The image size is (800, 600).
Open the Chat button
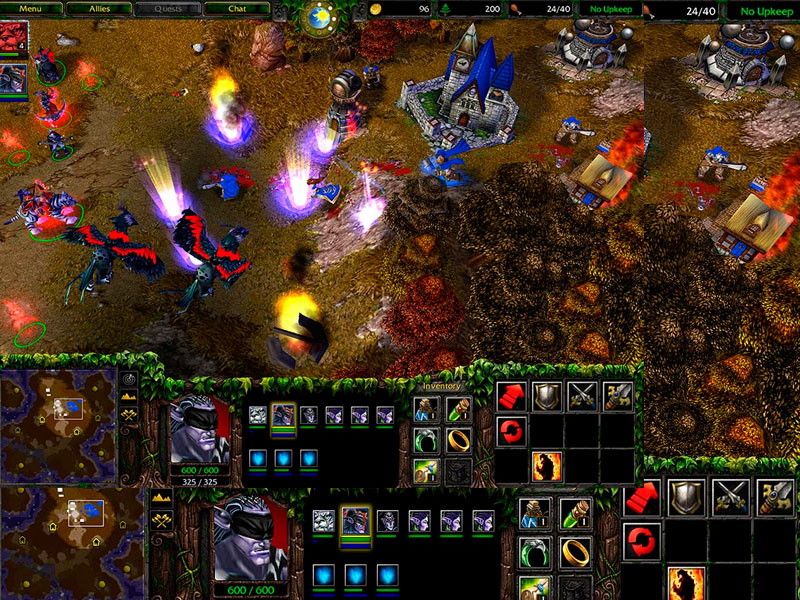click(237, 8)
